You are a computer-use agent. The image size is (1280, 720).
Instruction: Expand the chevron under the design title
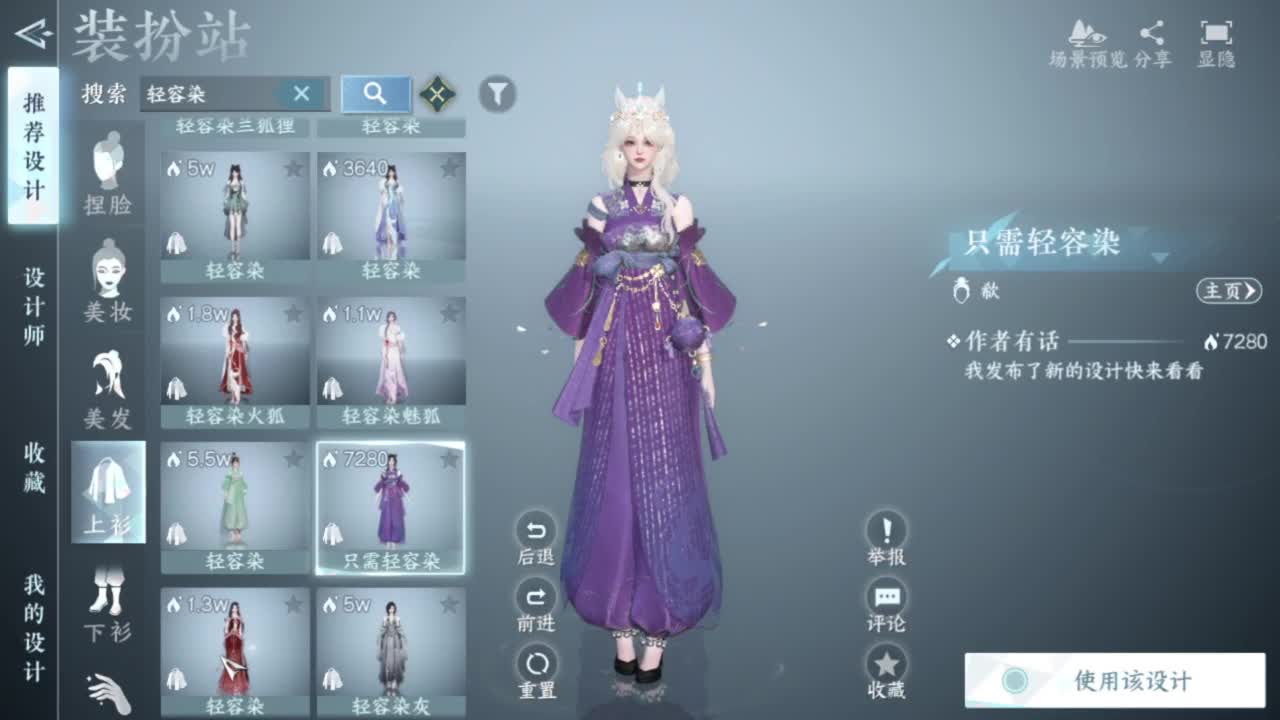click(1158, 257)
